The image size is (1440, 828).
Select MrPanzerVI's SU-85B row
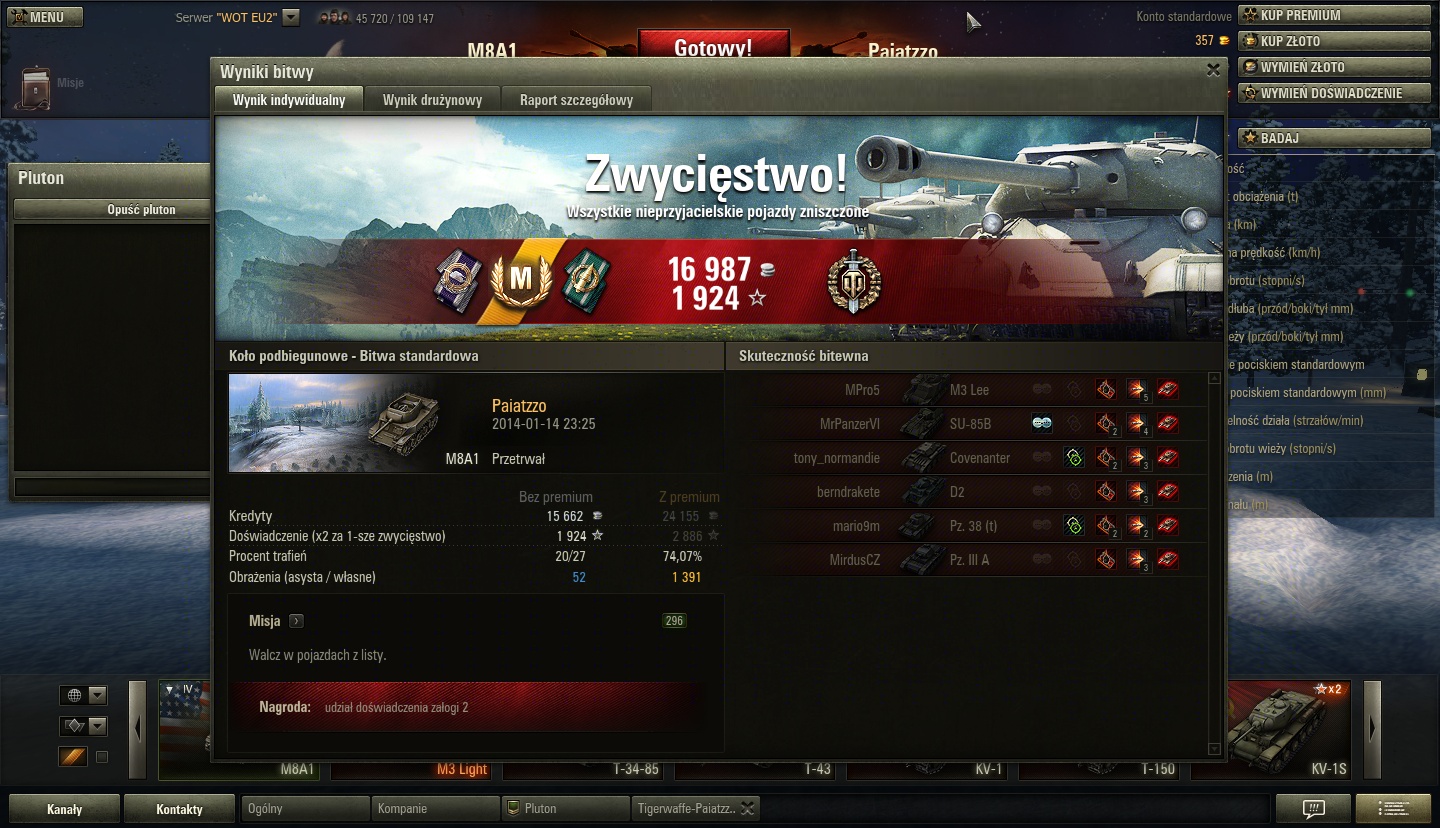(968, 424)
